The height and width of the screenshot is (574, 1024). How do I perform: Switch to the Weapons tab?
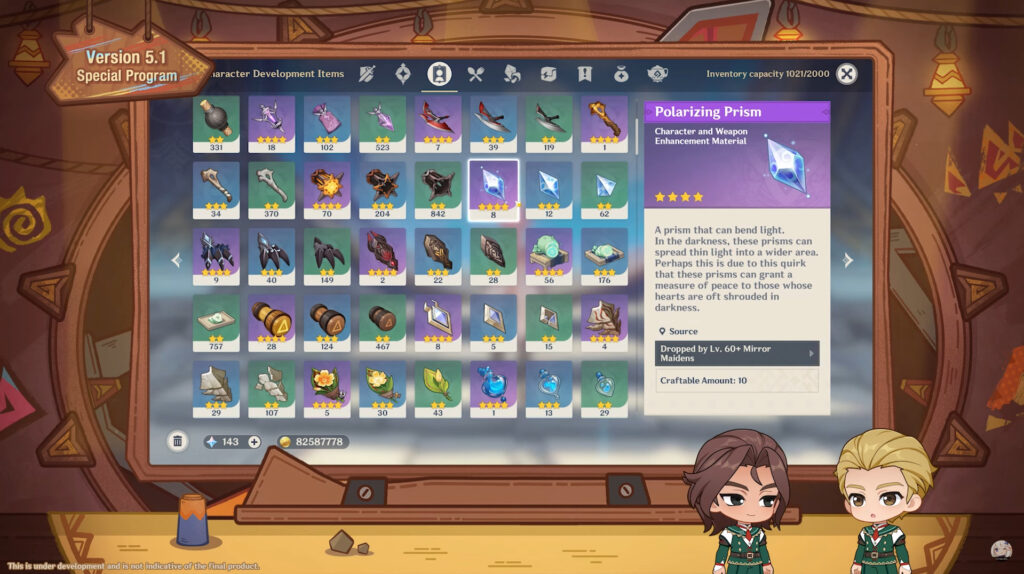coord(367,74)
